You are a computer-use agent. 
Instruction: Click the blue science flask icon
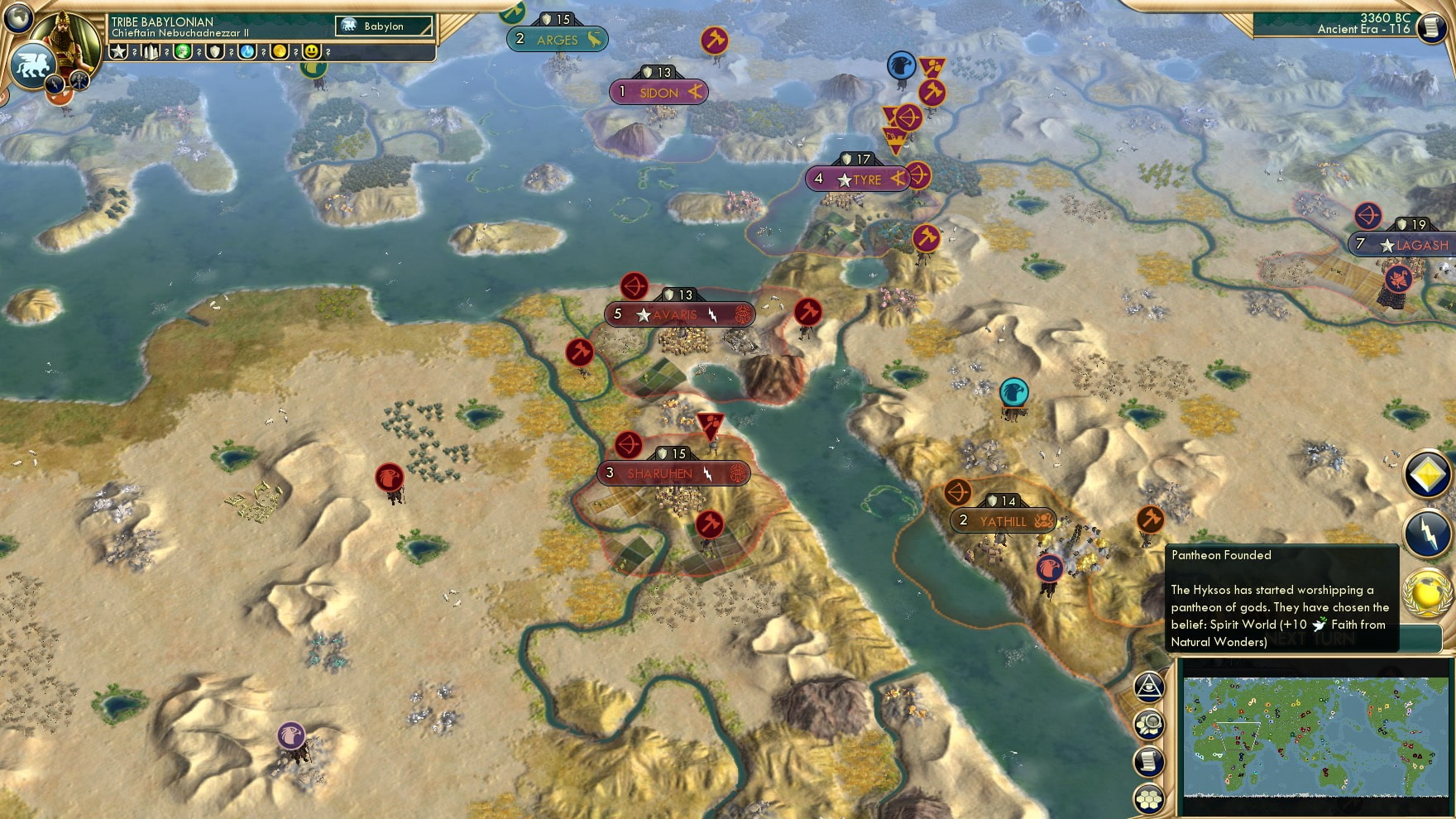(x=247, y=52)
